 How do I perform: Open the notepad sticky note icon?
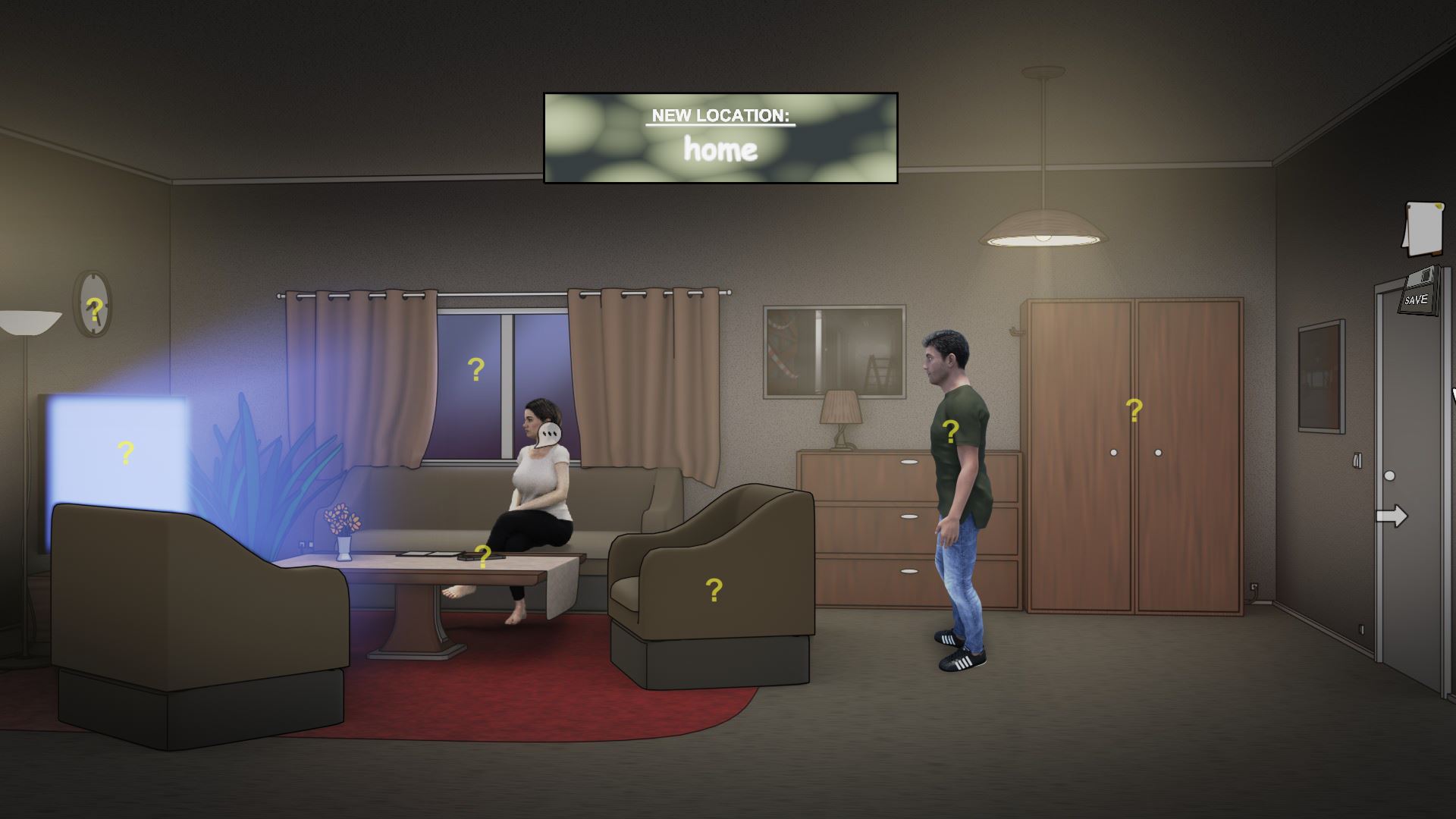coord(1423,228)
